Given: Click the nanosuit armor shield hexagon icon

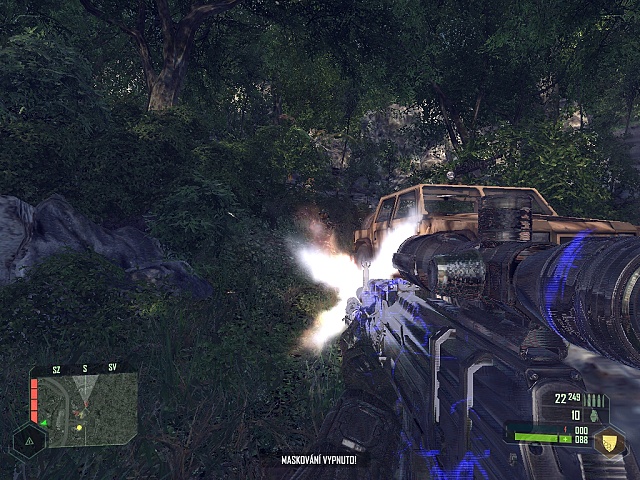Looking at the screenshot, I should (x=606, y=441).
